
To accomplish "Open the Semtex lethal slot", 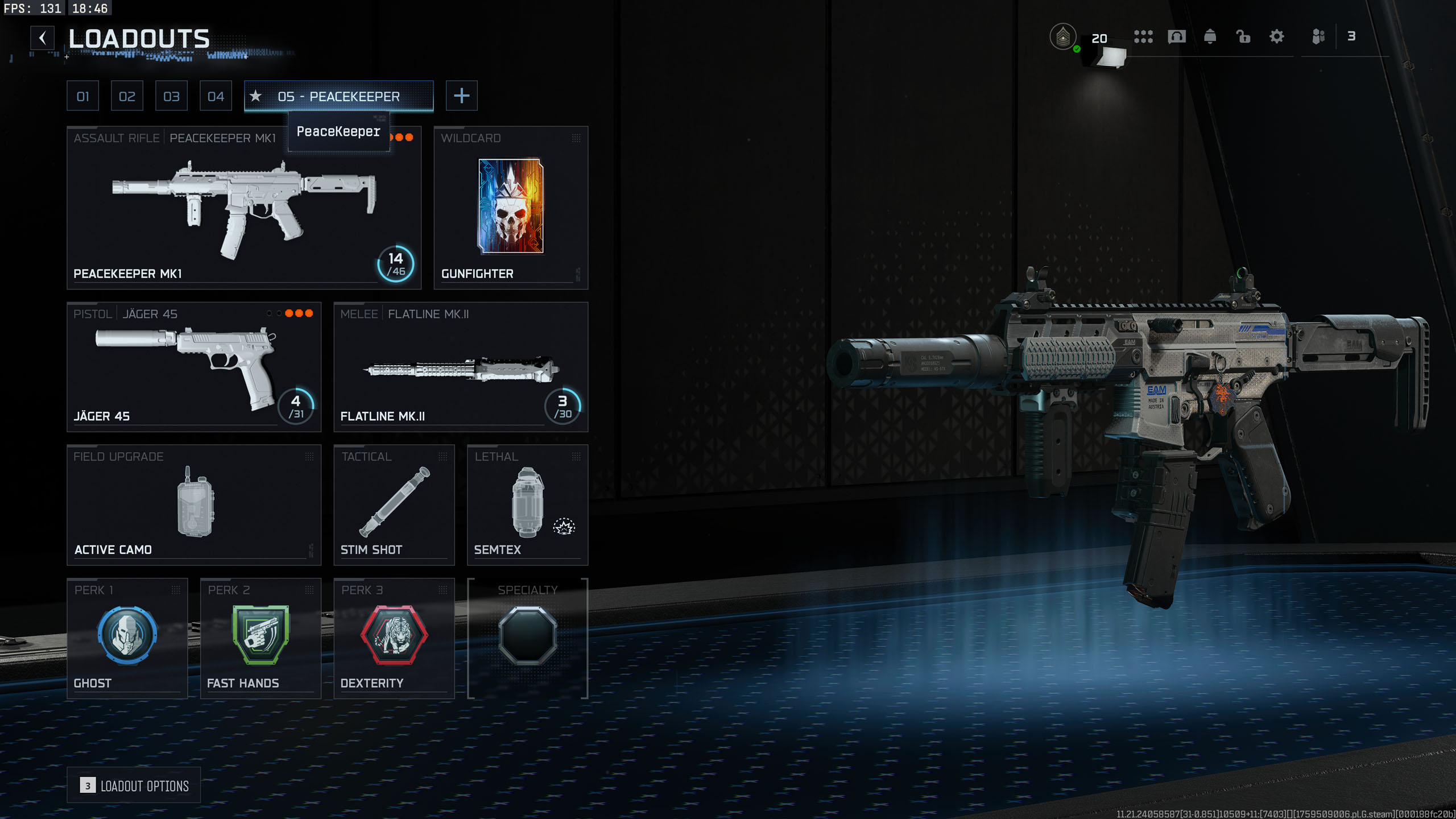I will (527, 504).
